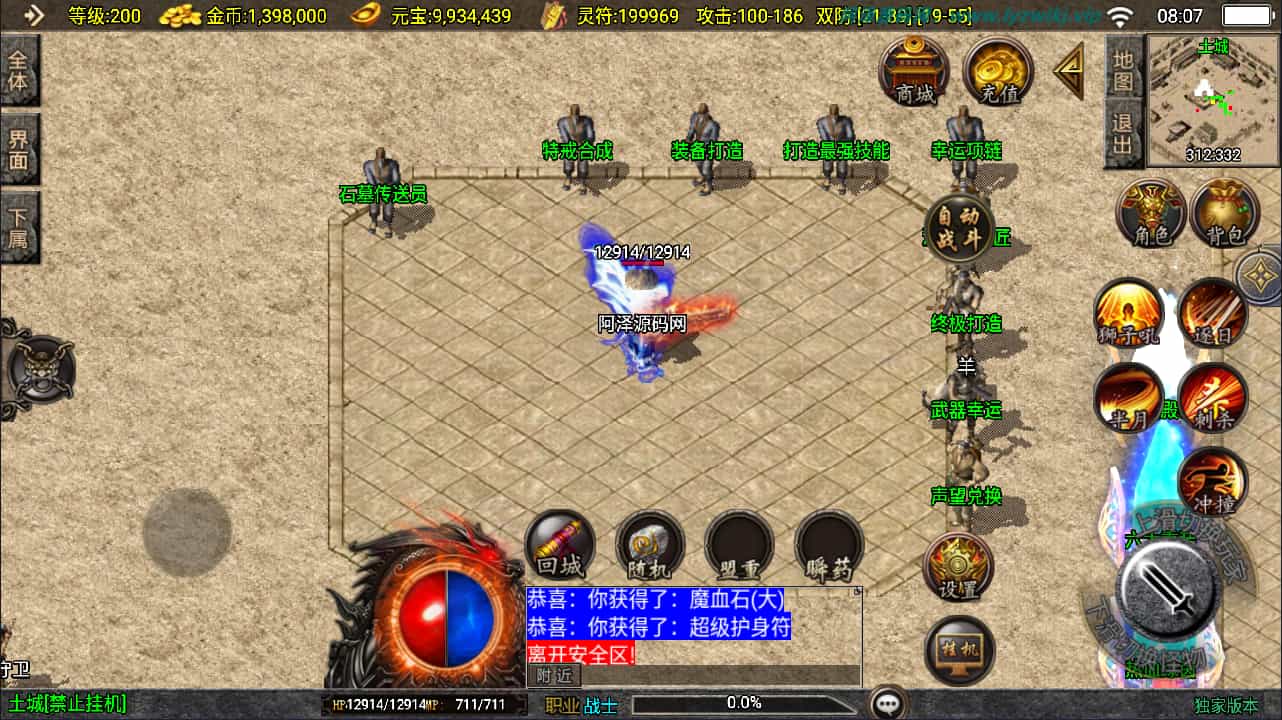Activate the 逐日 skill
Image resolution: width=1282 pixels, height=720 pixels.
[x=1212, y=314]
